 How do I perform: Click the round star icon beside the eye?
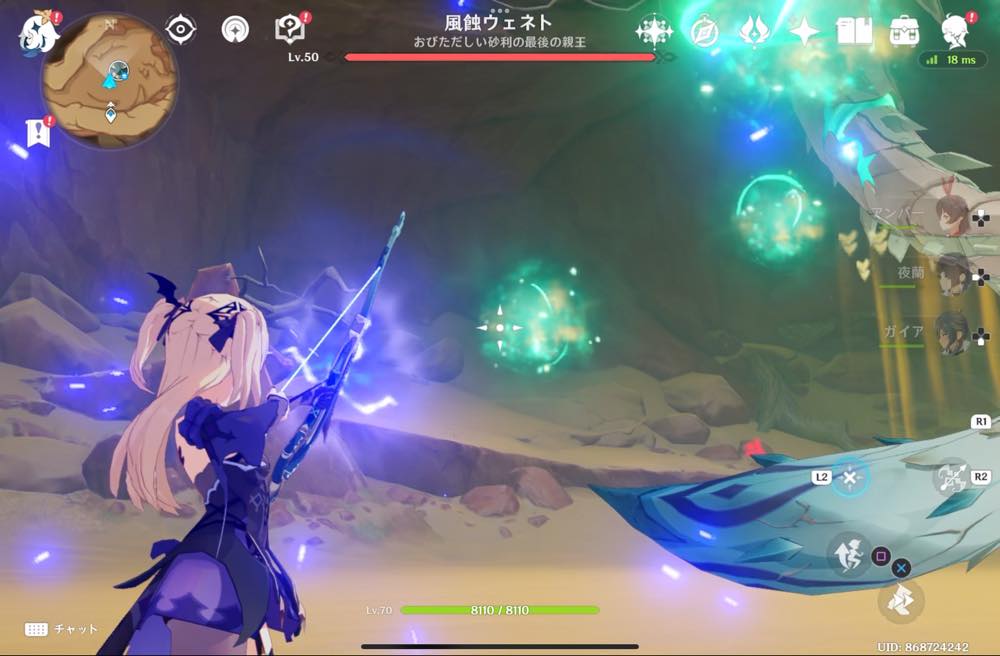click(236, 30)
